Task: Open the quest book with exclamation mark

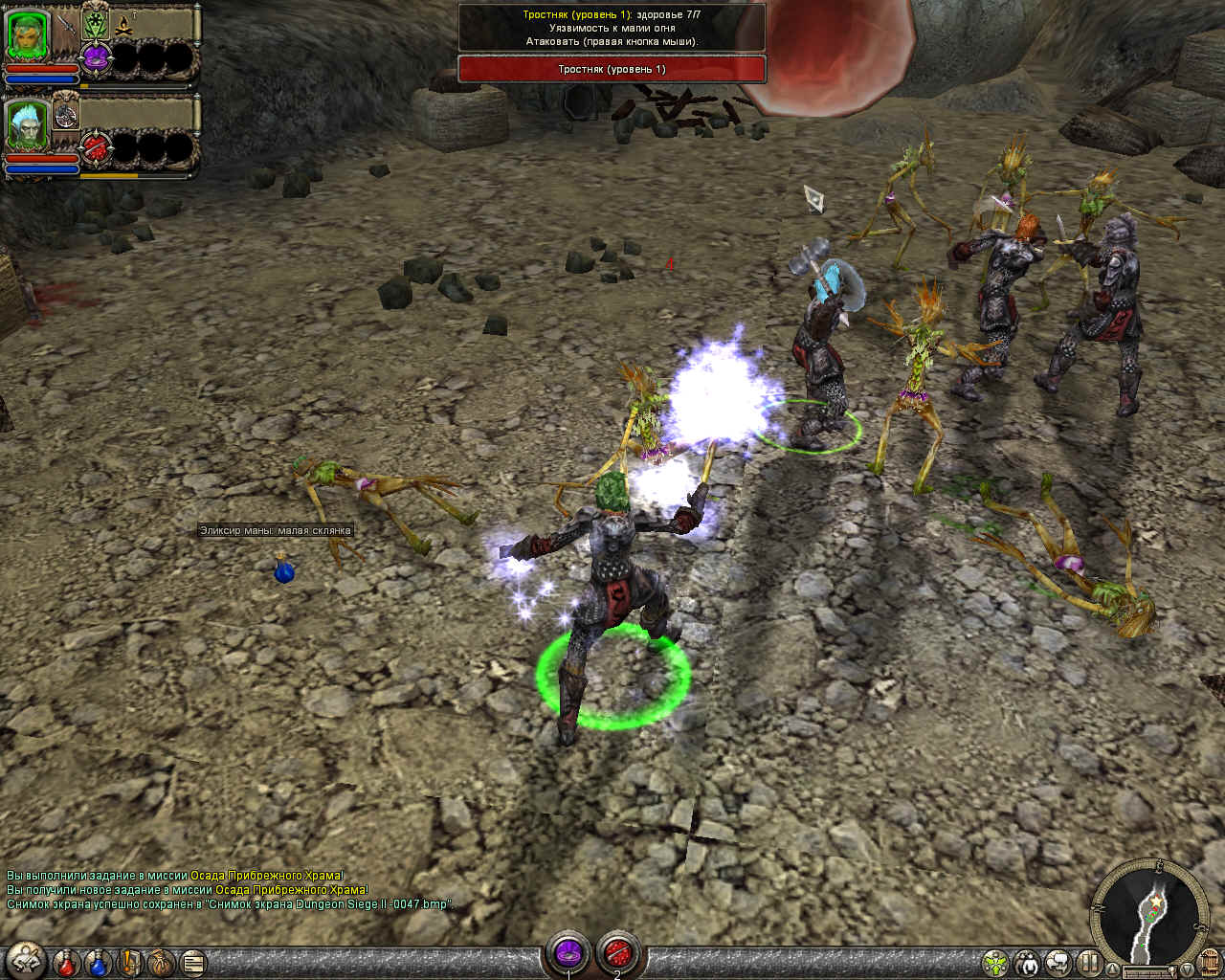Action: pyautogui.click(x=130, y=961)
